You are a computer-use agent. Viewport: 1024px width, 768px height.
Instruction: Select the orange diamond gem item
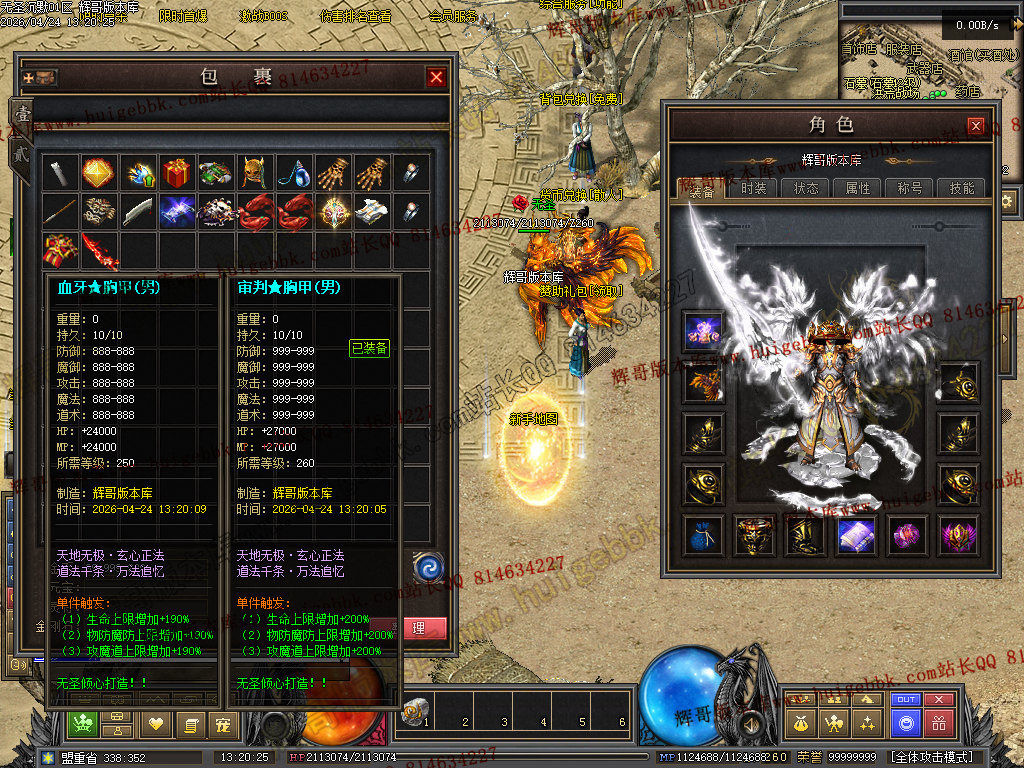[98, 173]
